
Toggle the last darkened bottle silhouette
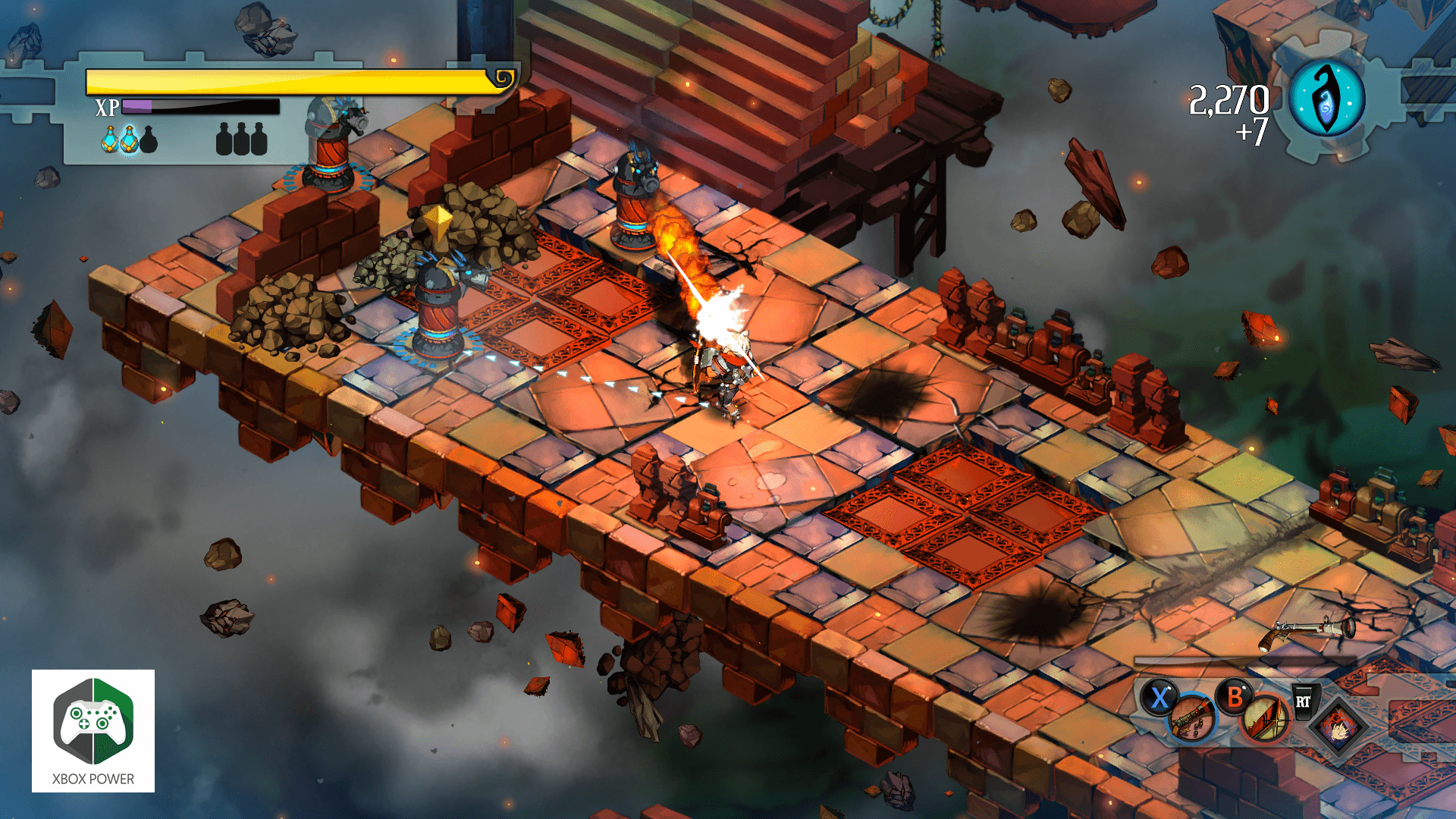260,140
